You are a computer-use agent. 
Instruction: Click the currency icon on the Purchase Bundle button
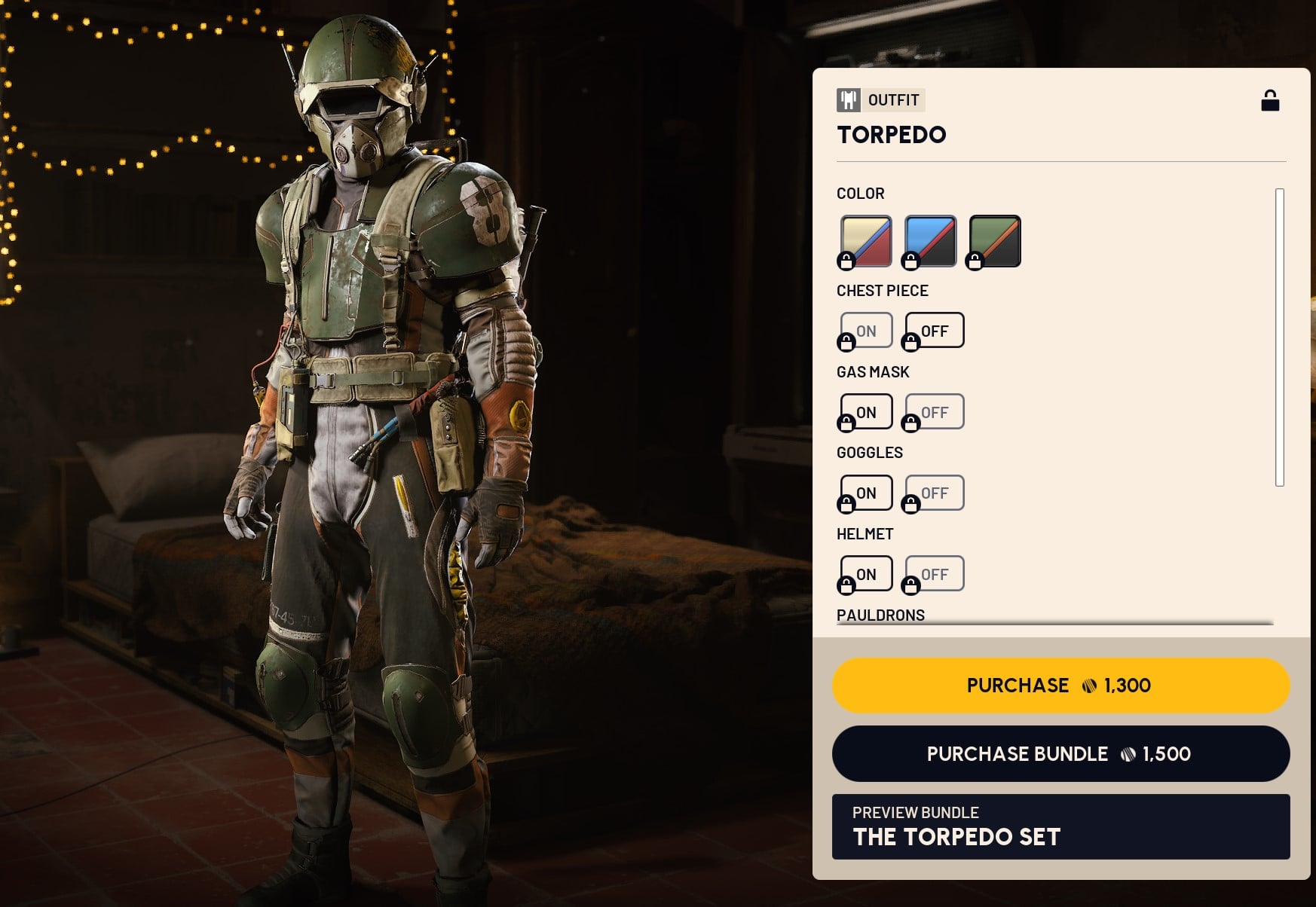[1127, 753]
